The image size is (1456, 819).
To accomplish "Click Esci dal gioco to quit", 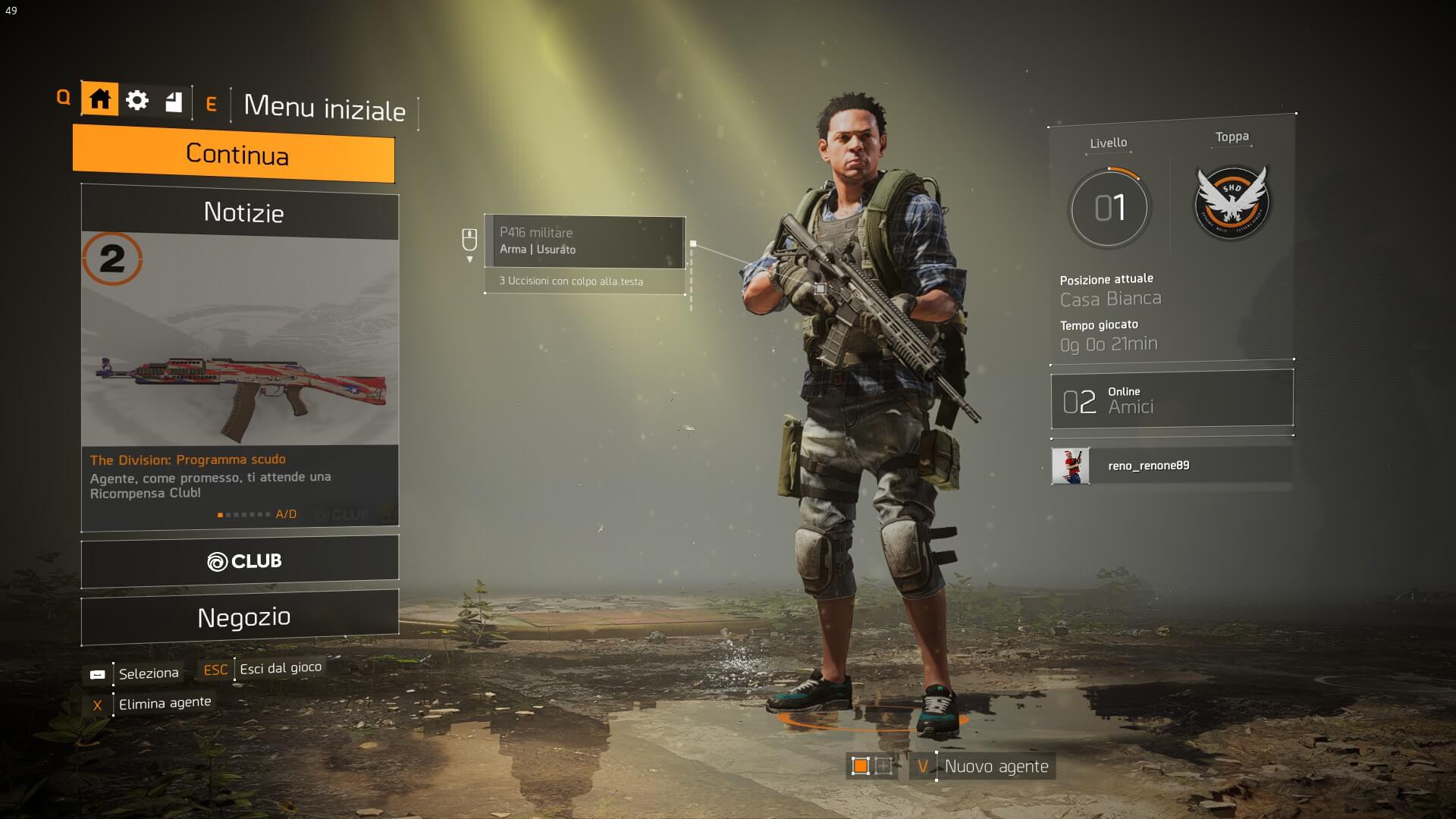I will 280,668.
